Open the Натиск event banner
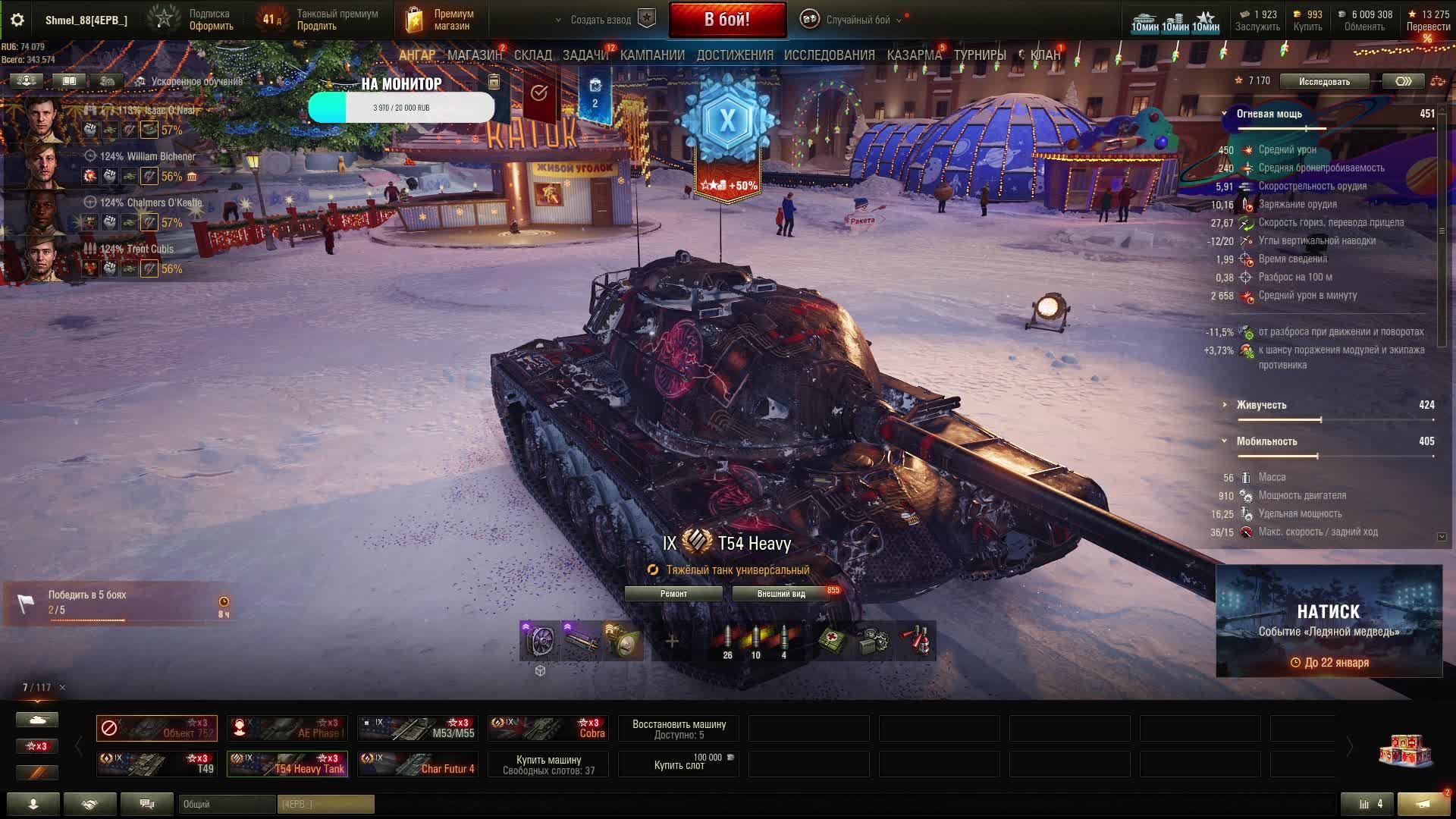1456x819 pixels. [1329, 620]
